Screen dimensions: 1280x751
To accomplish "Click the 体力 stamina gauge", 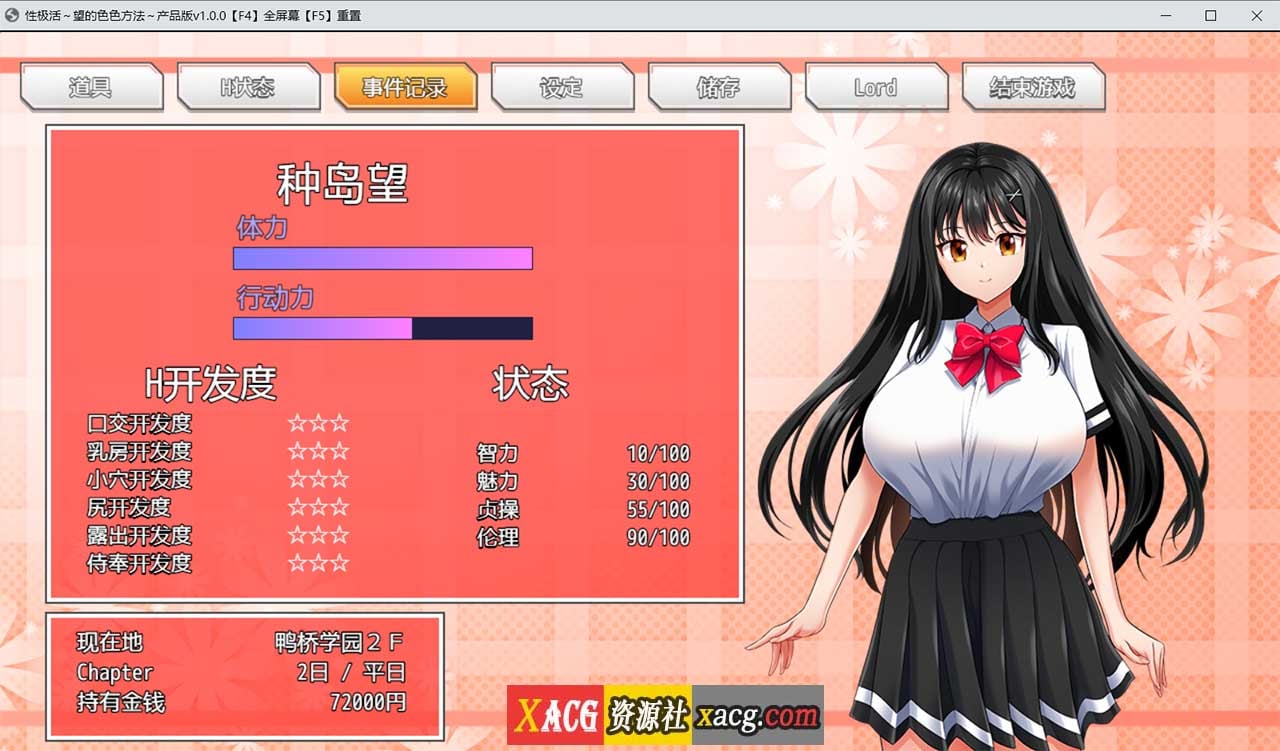I will click(382, 258).
